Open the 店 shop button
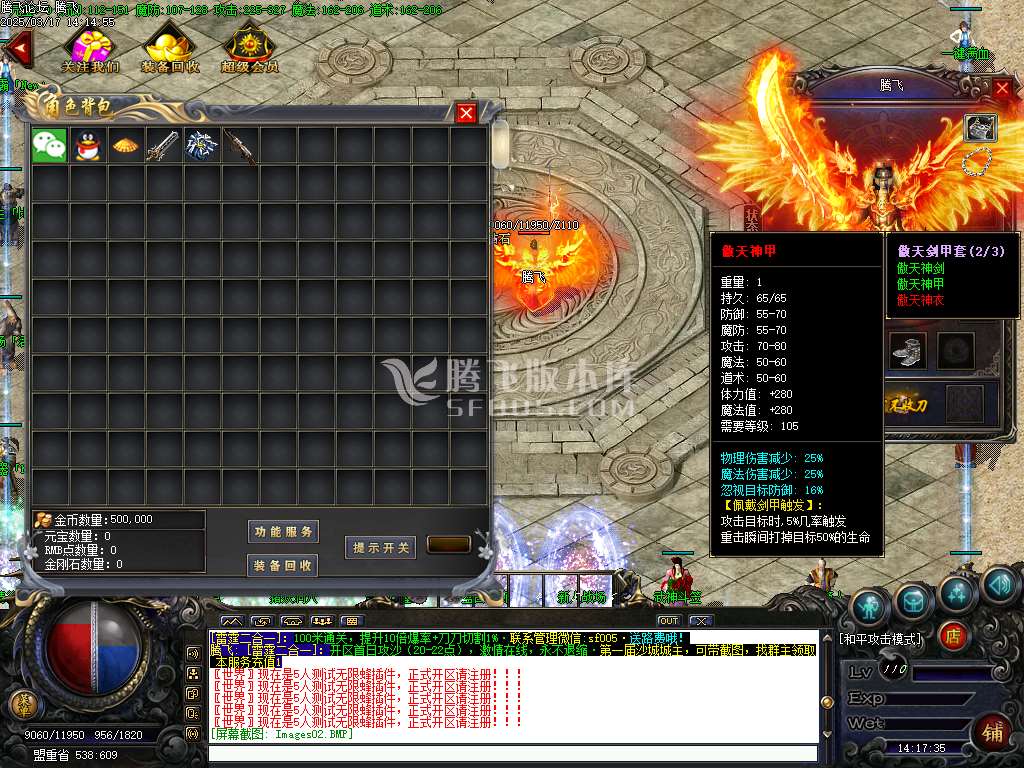 953,636
